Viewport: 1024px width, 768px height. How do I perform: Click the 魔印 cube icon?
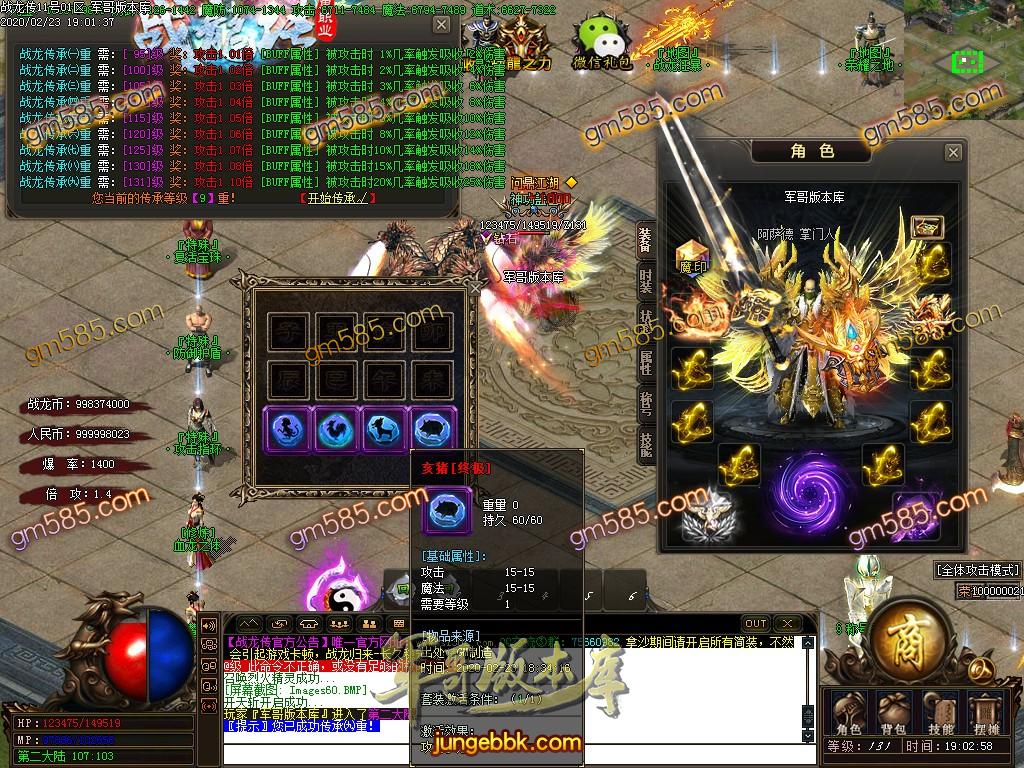(x=693, y=256)
